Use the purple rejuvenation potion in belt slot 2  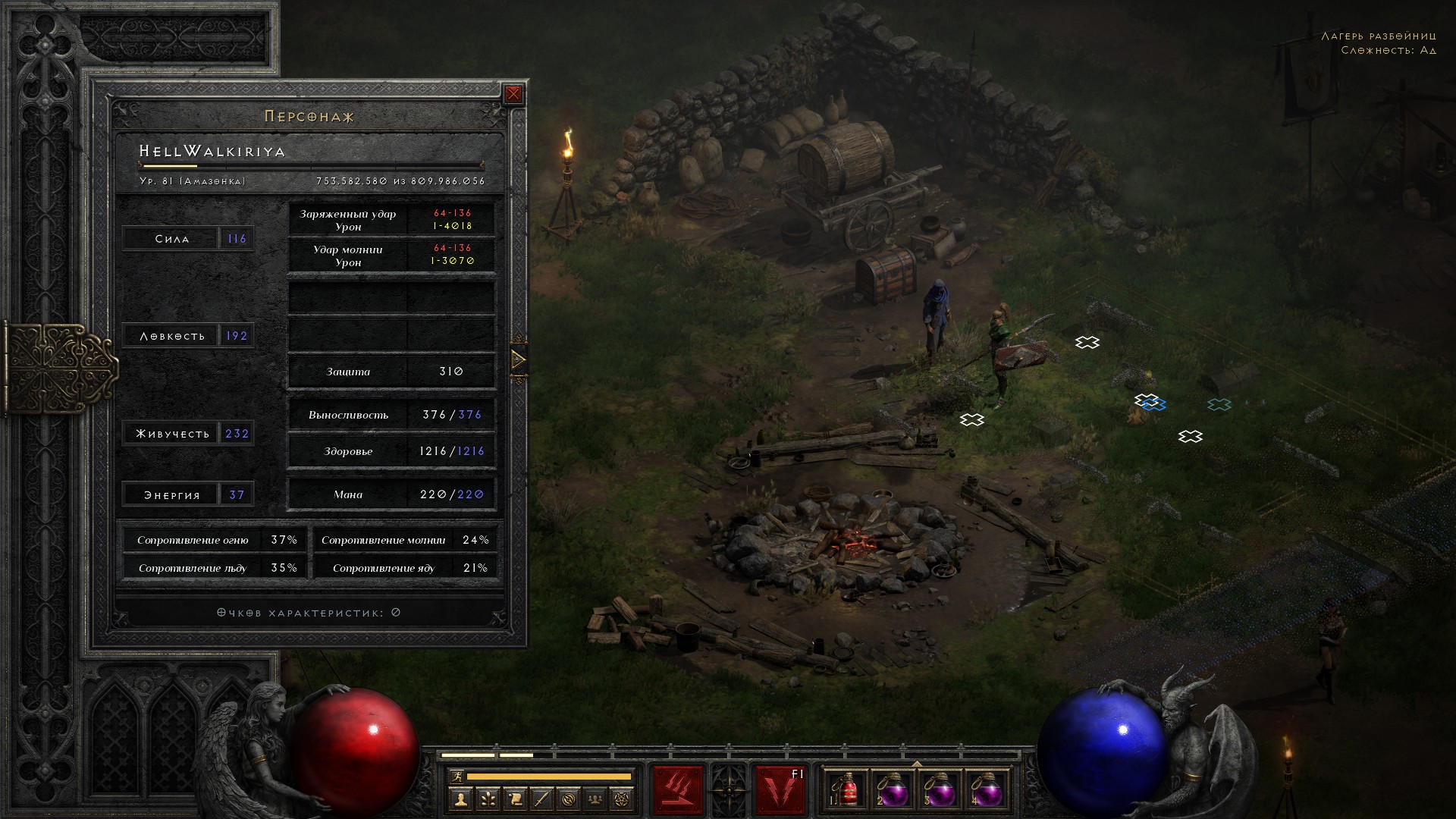894,791
